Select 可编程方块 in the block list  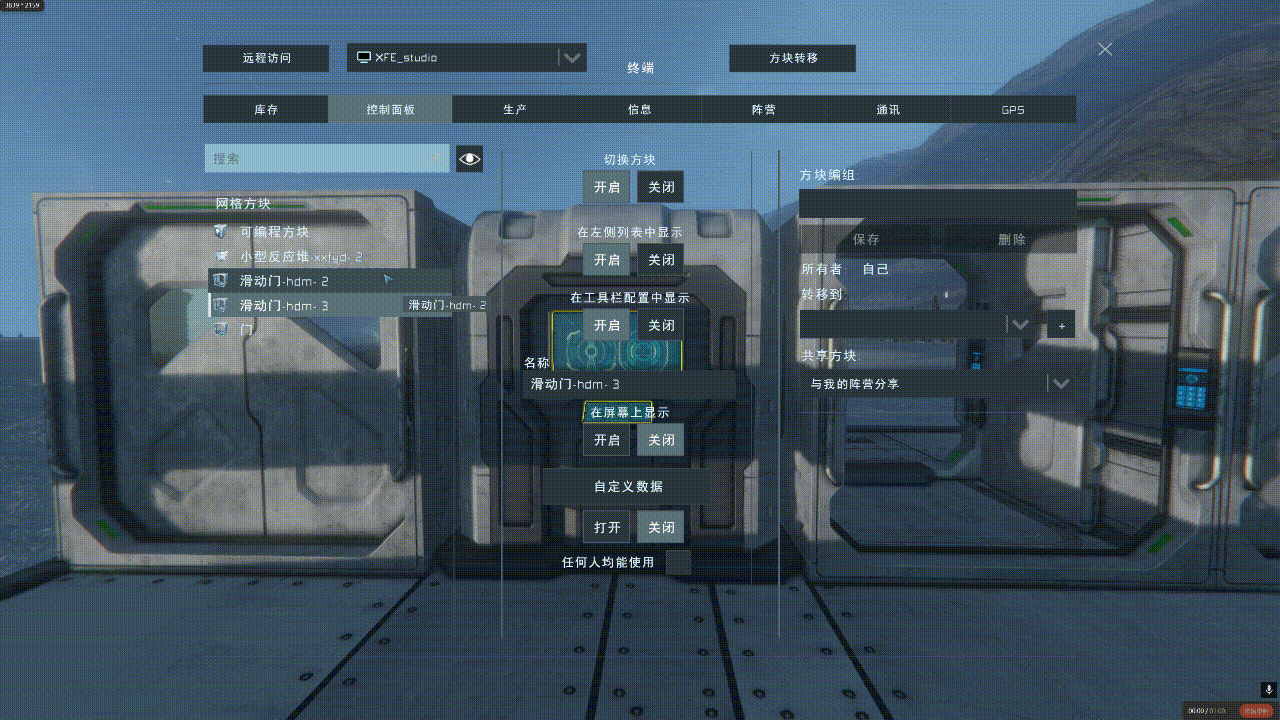[x=274, y=232]
